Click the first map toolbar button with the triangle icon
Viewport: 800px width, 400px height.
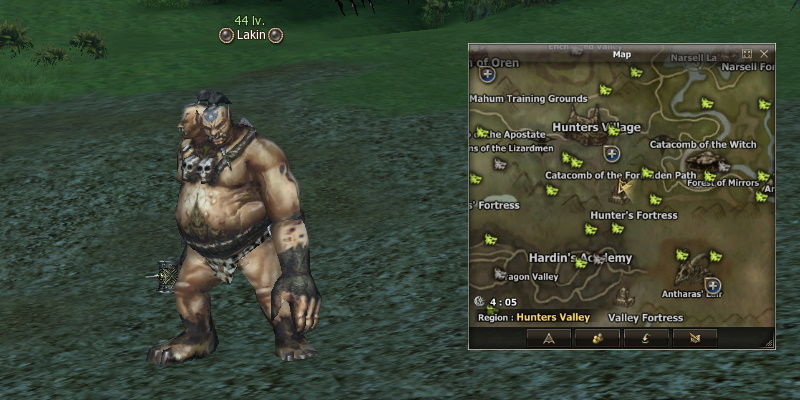coord(548,338)
